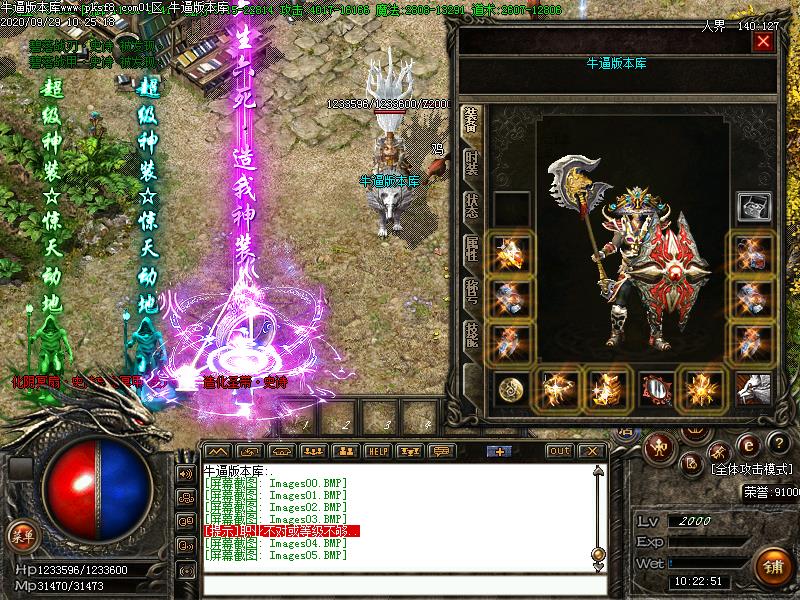The height and width of the screenshot is (600, 800).
Task: Close the chat window with X button
Action: [591, 451]
